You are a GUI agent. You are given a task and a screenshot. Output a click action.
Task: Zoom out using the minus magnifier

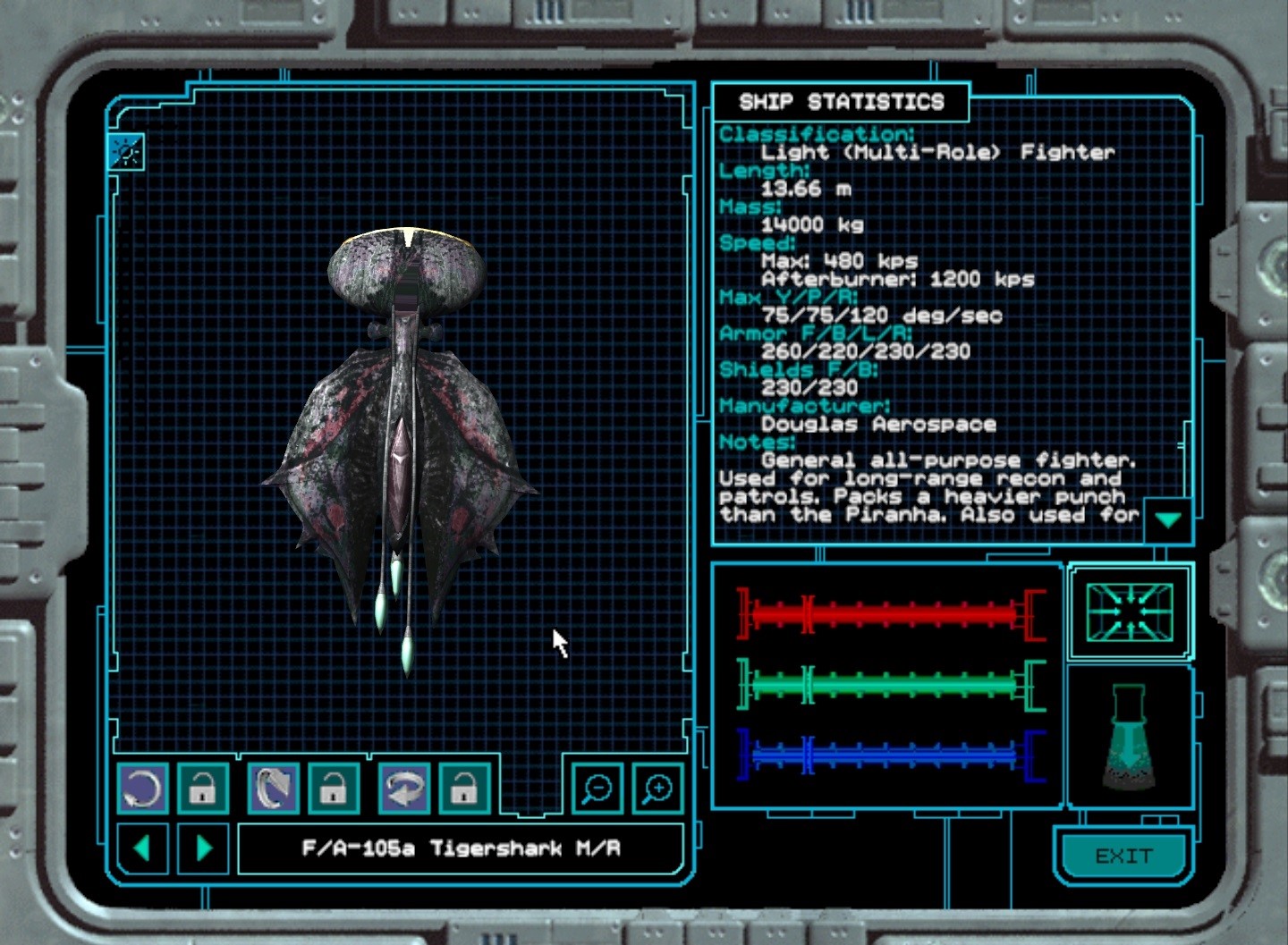[x=597, y=789]
